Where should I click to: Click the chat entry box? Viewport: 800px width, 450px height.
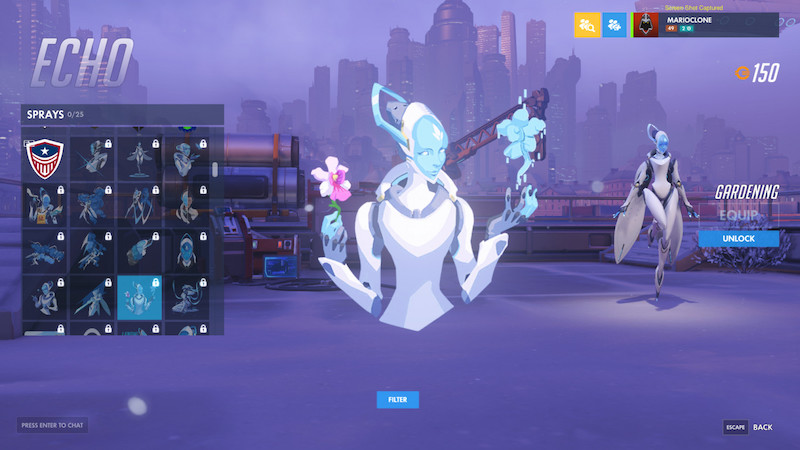[52, 425]
